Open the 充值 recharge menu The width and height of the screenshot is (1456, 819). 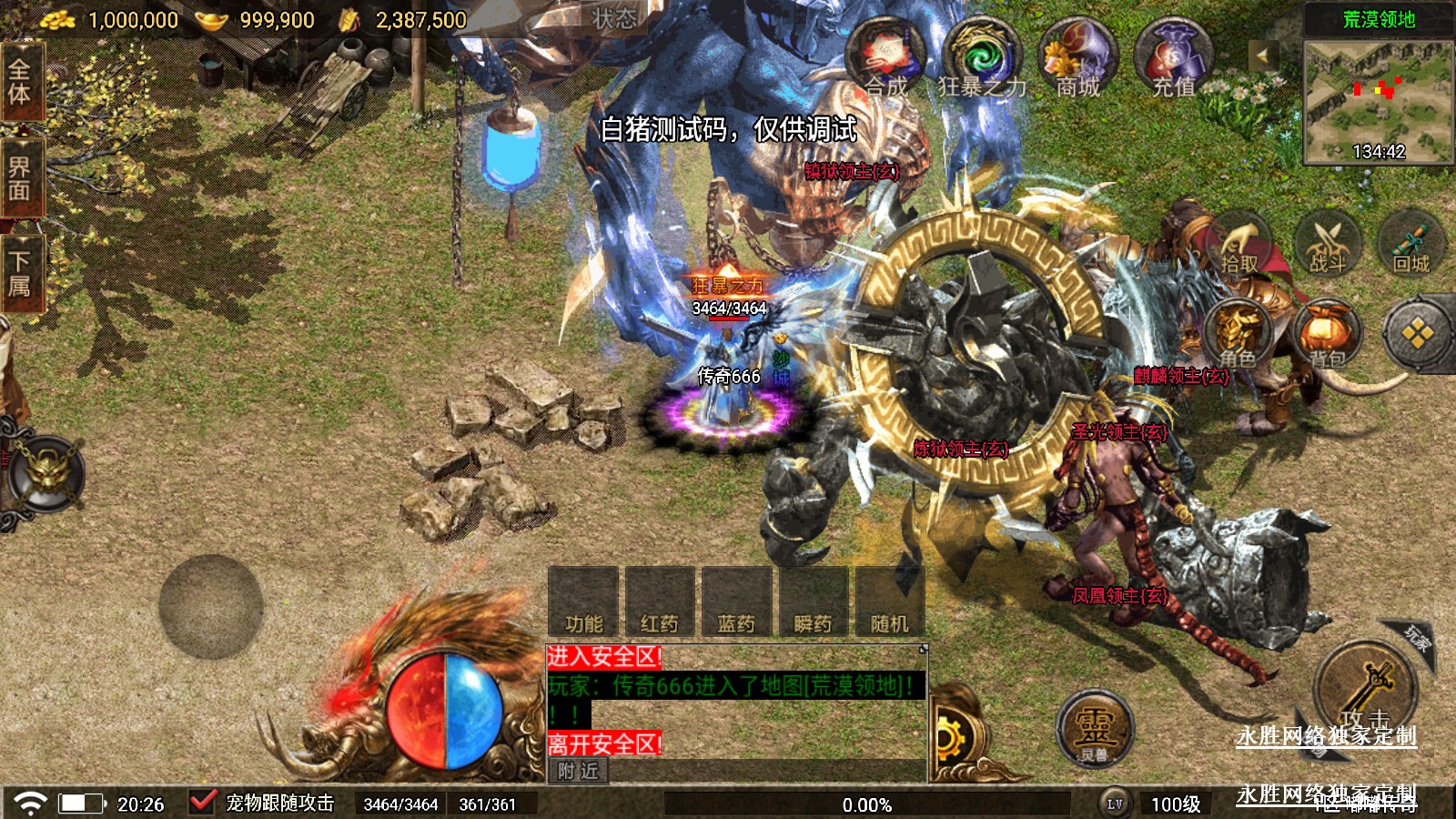coord(1174,58)
